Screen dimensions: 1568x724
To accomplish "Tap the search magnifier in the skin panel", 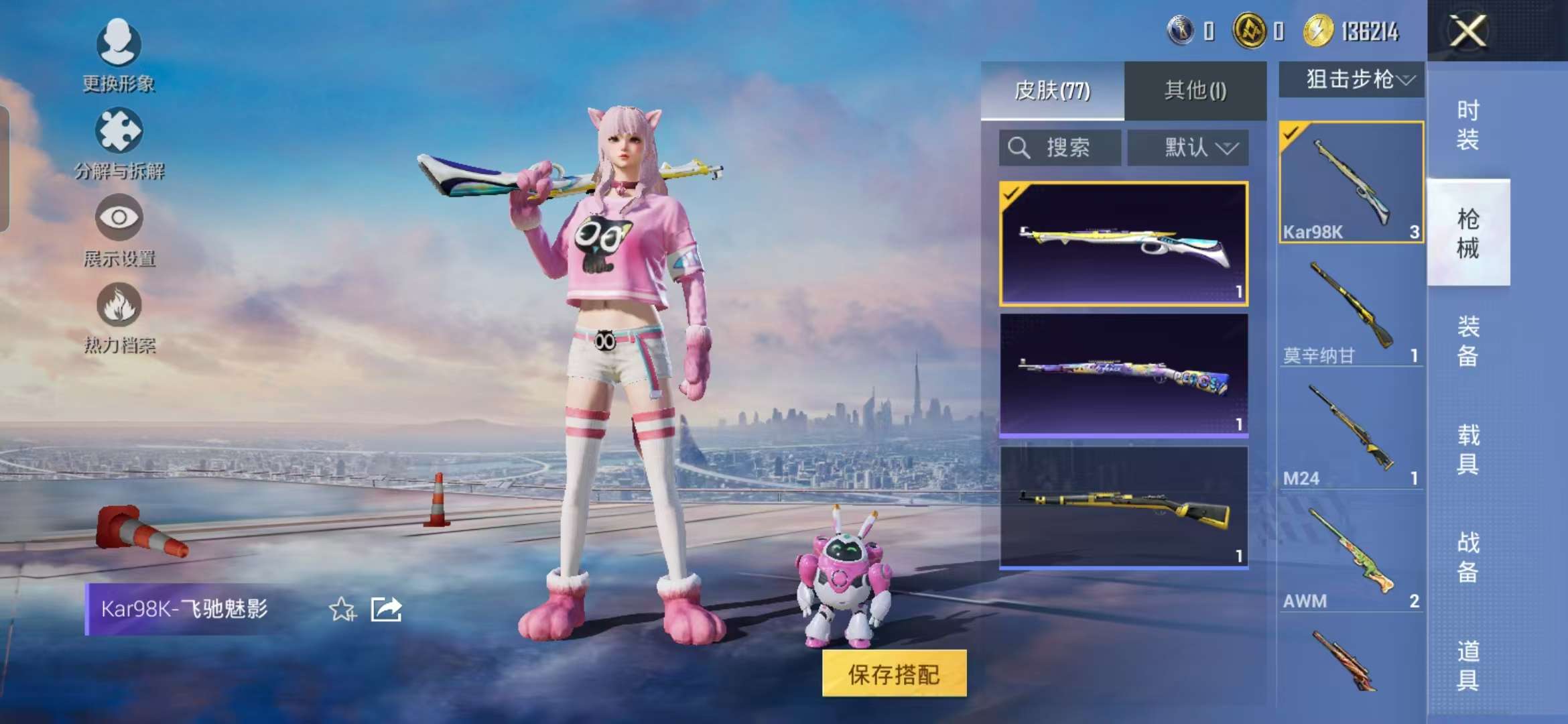I will point(1020,147).
